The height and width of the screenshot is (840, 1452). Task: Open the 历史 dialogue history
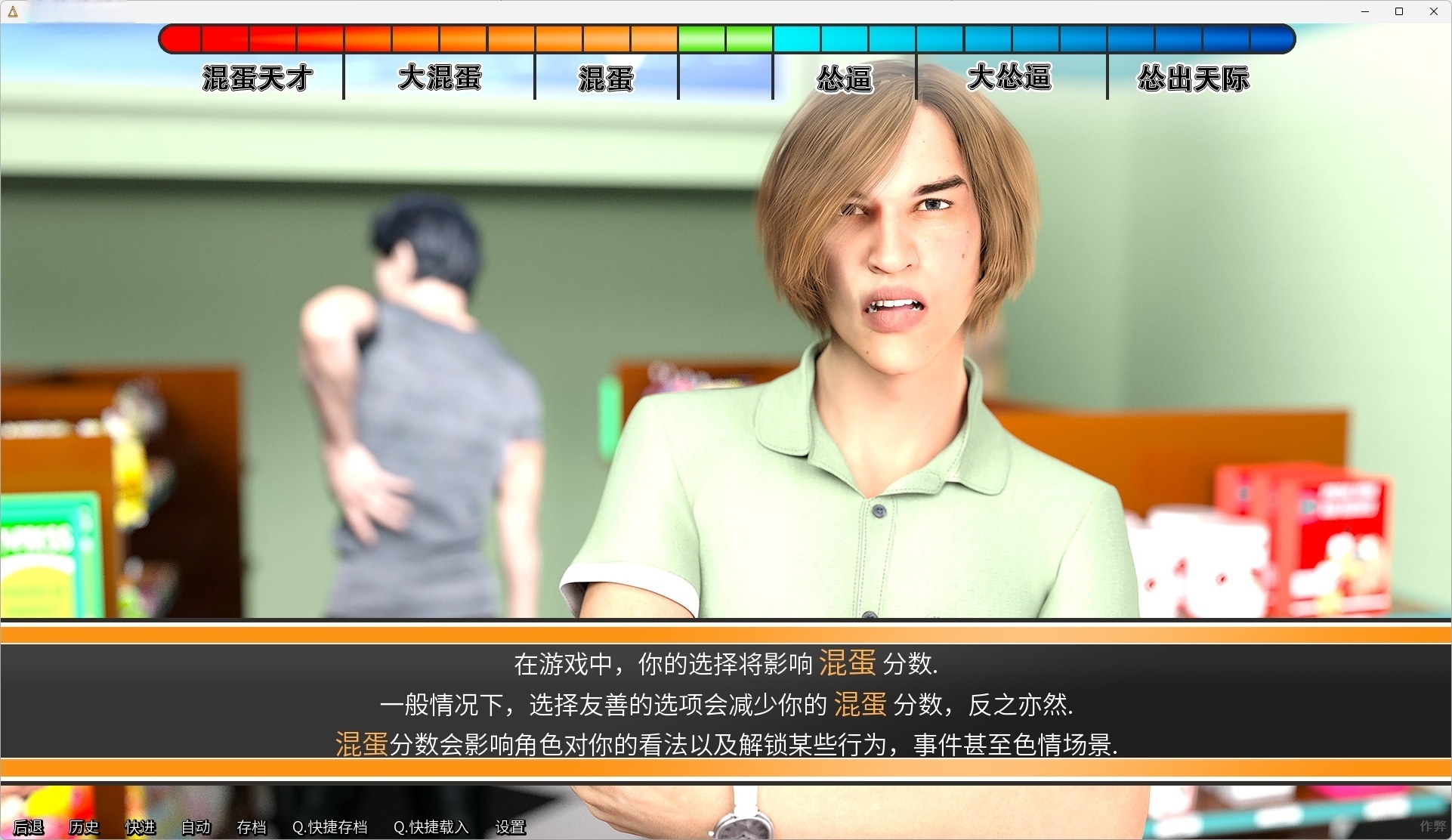click(x=83, y=827)
